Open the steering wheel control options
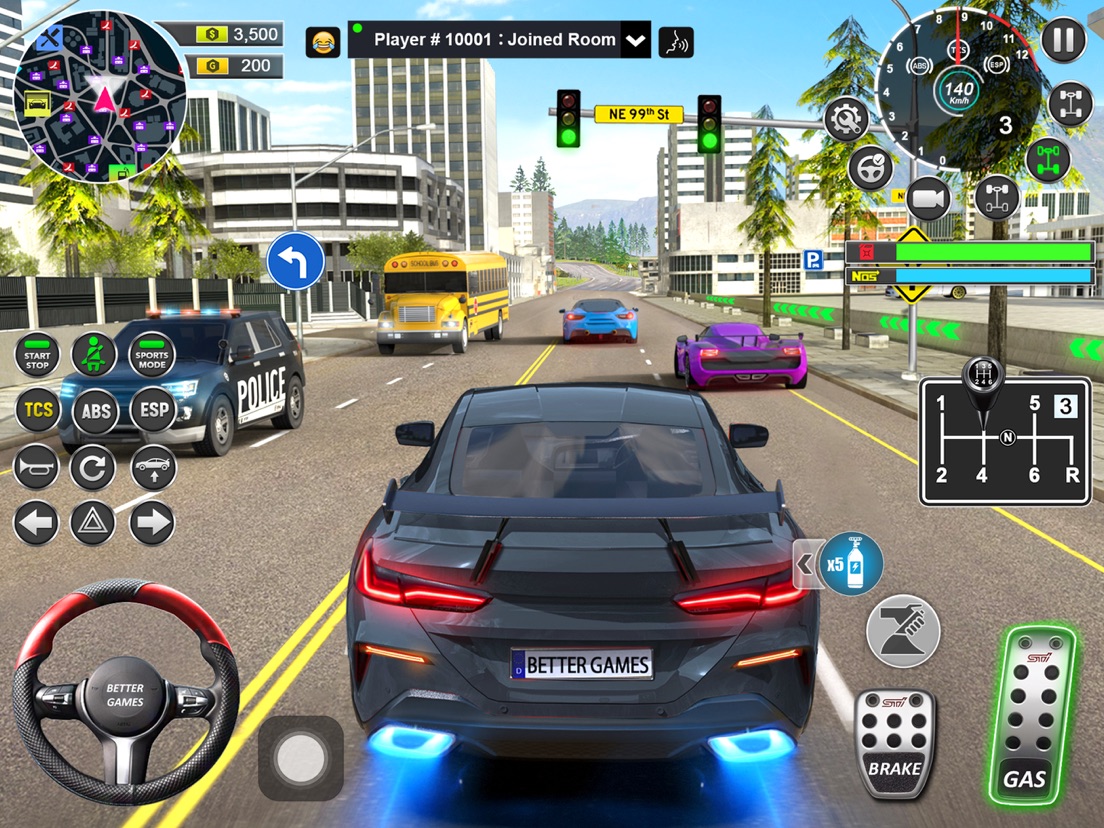The image size is (1104, 828). 870,167
